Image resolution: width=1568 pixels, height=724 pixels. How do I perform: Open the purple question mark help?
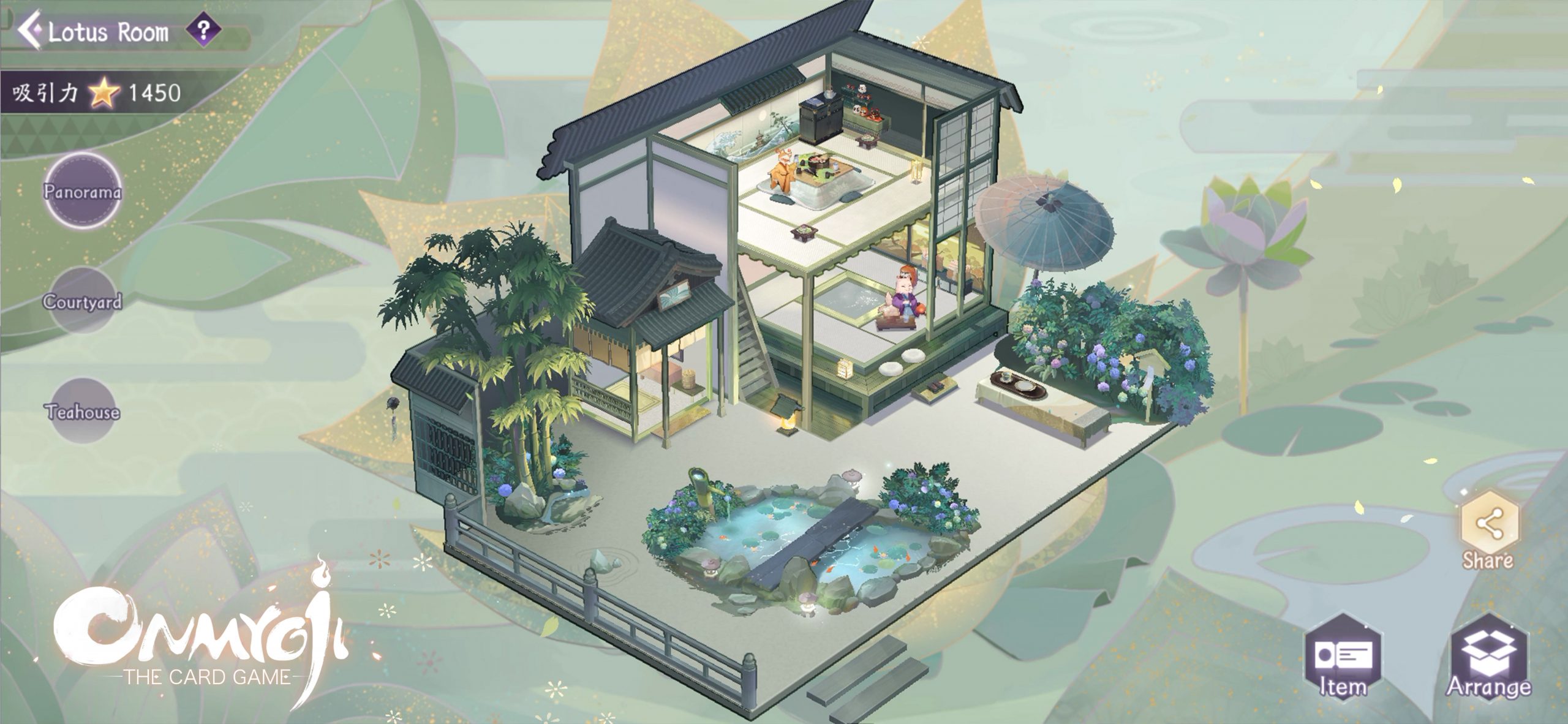click(x=203, y=30)
